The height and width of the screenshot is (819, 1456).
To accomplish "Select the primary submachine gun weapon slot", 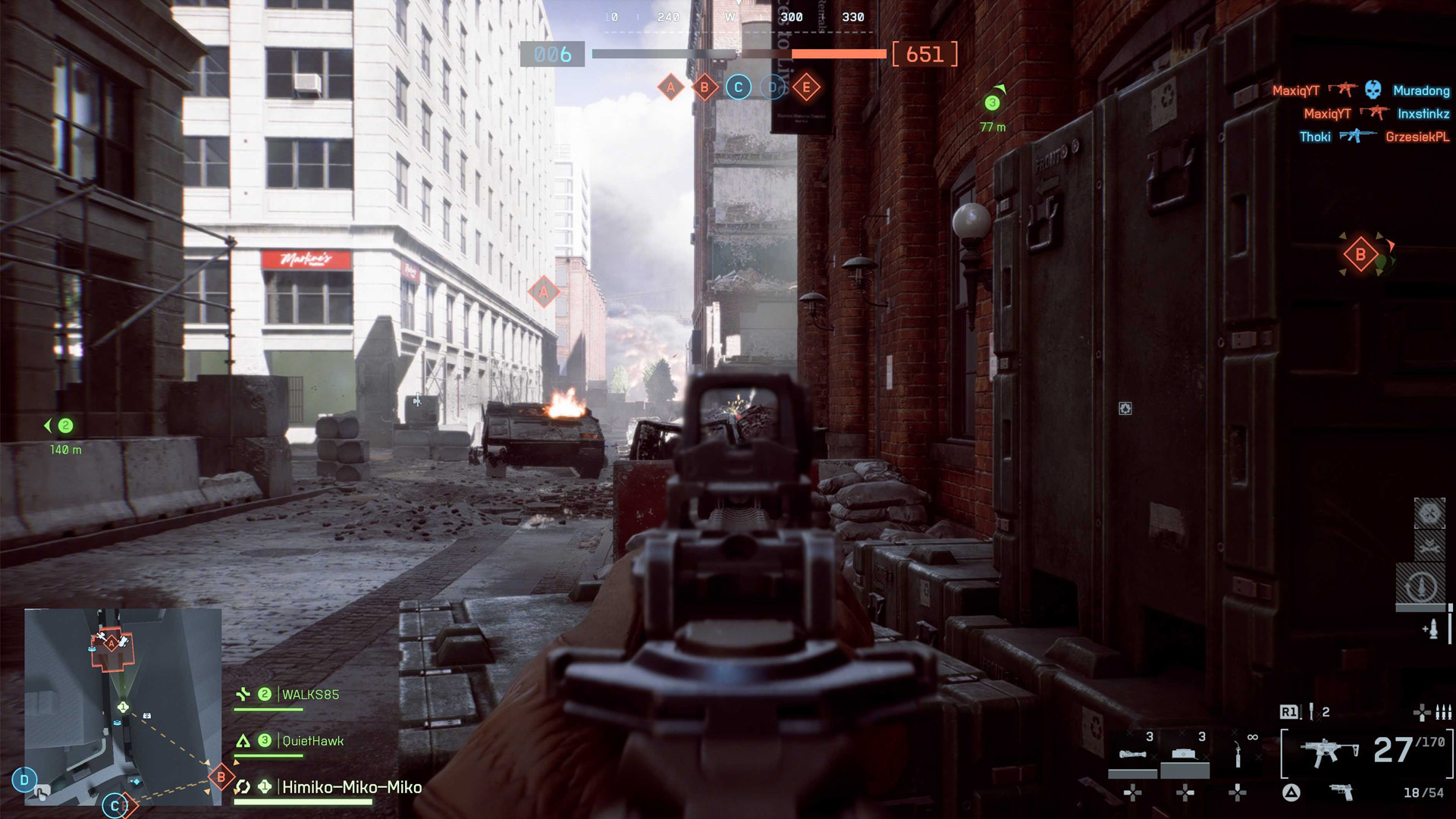I will [1327, 752].
